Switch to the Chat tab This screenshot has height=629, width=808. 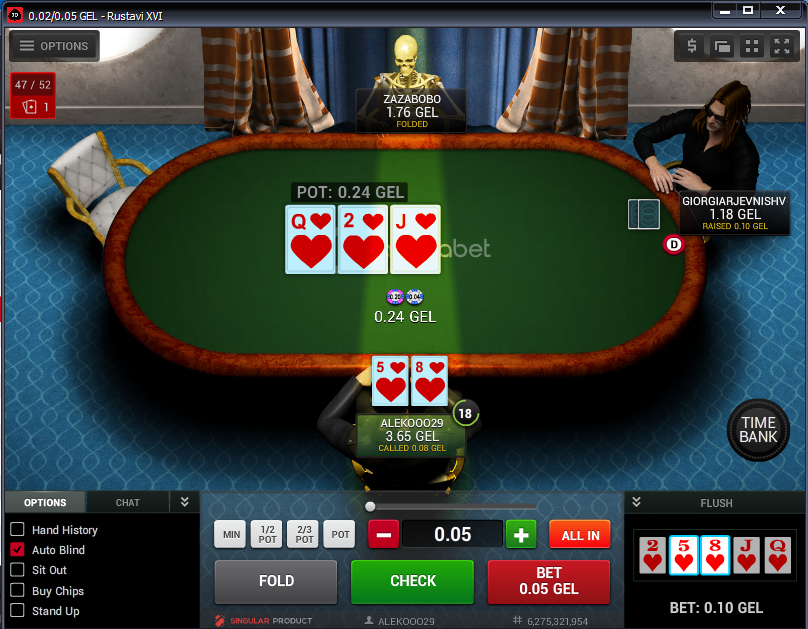click(128, 503)
